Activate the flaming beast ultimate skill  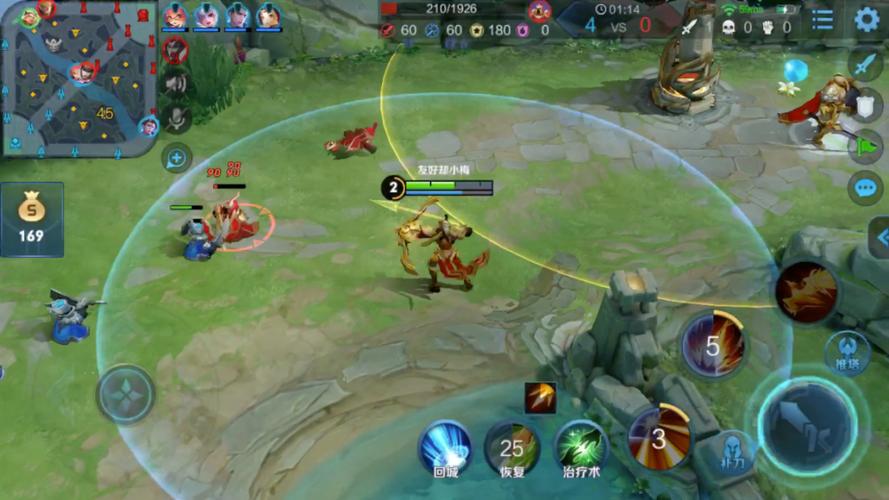805,291
